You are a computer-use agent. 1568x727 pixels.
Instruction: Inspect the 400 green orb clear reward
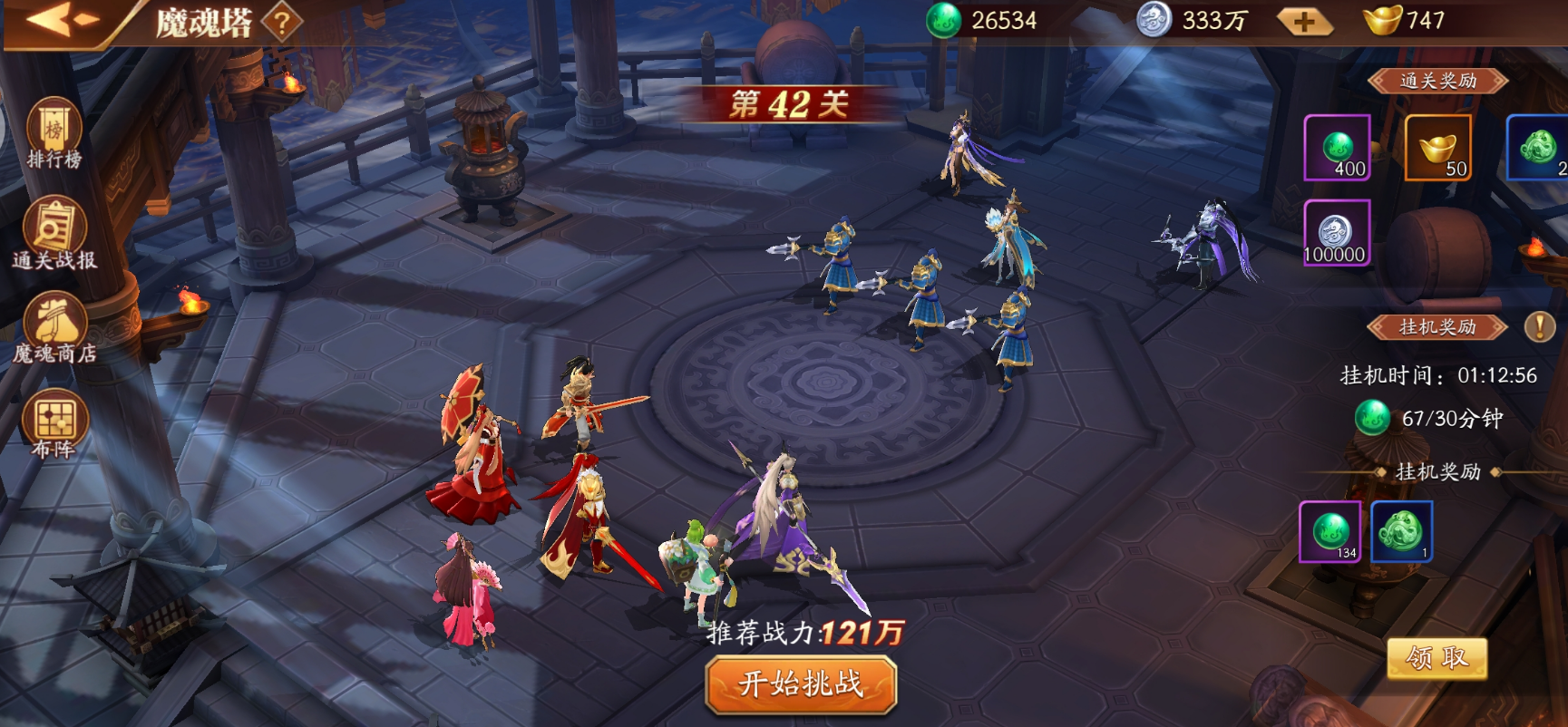pos(1337,148)
